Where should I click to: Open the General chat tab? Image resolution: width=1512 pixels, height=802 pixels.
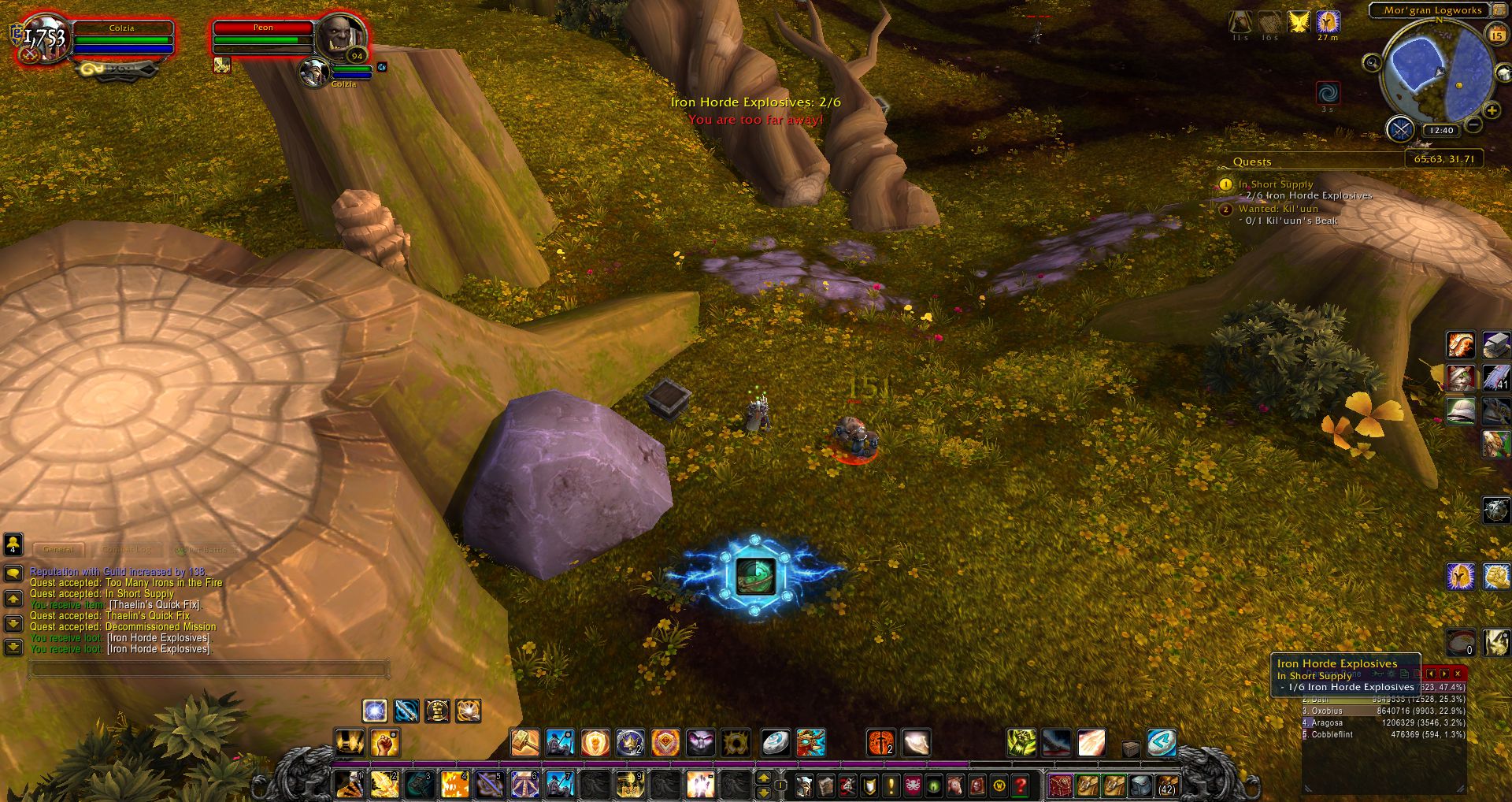[58, 549]
